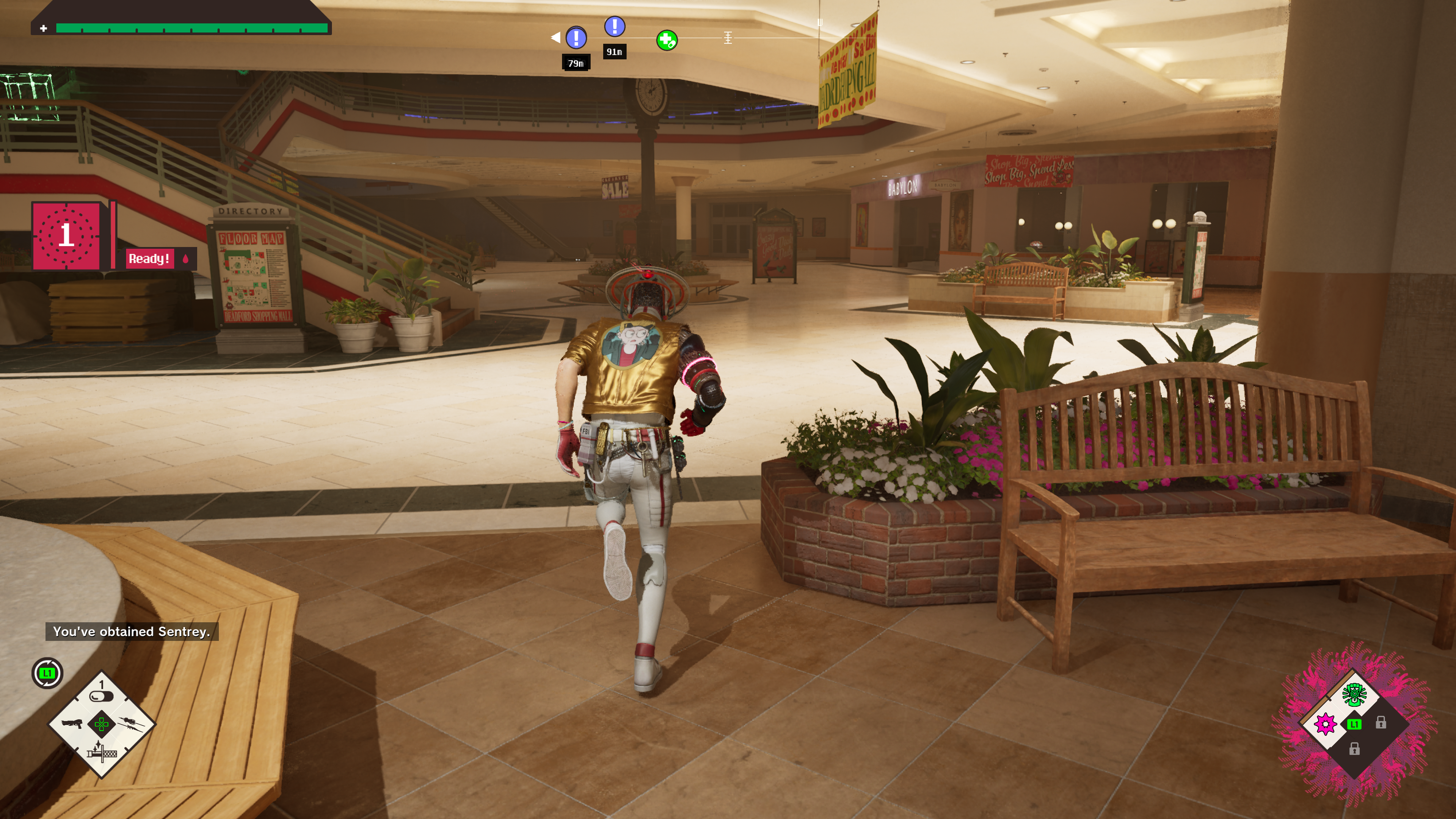1456x819 pixels.
Task: Activate the magenta starburst skill icon
Action: pyautogui.click(x=1326, y=724)
